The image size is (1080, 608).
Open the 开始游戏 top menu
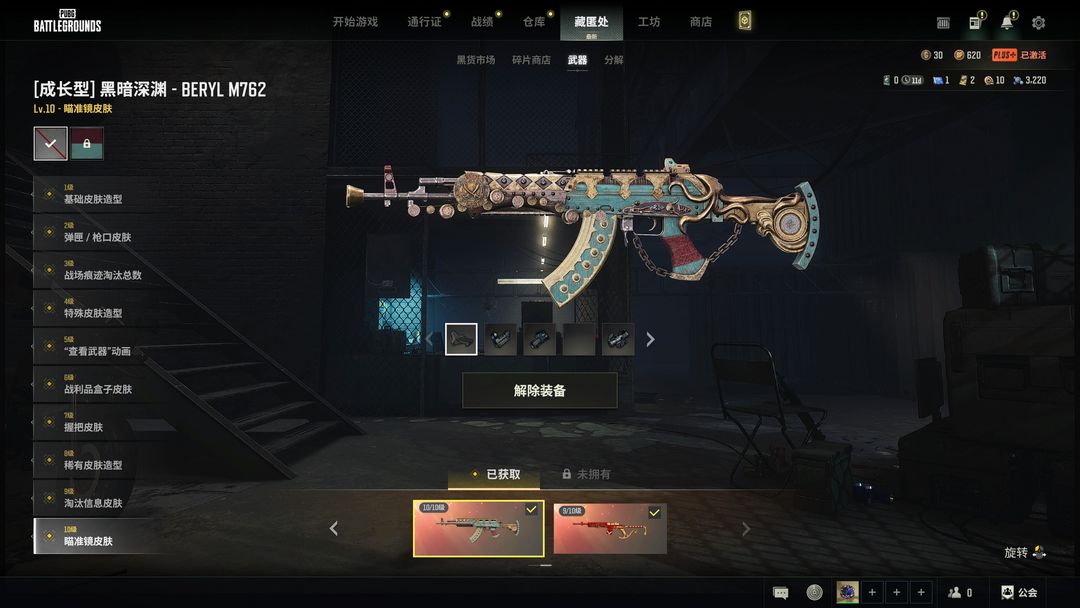355,22
